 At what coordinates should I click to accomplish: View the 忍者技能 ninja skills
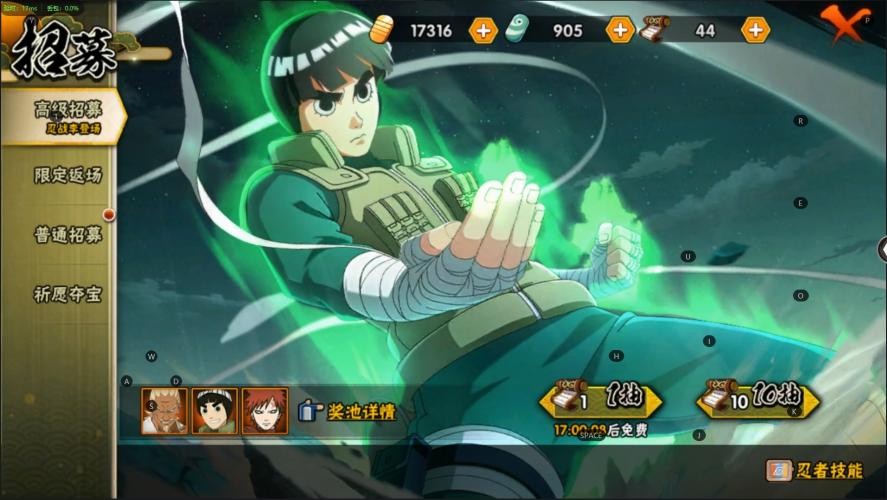(814, 470)
